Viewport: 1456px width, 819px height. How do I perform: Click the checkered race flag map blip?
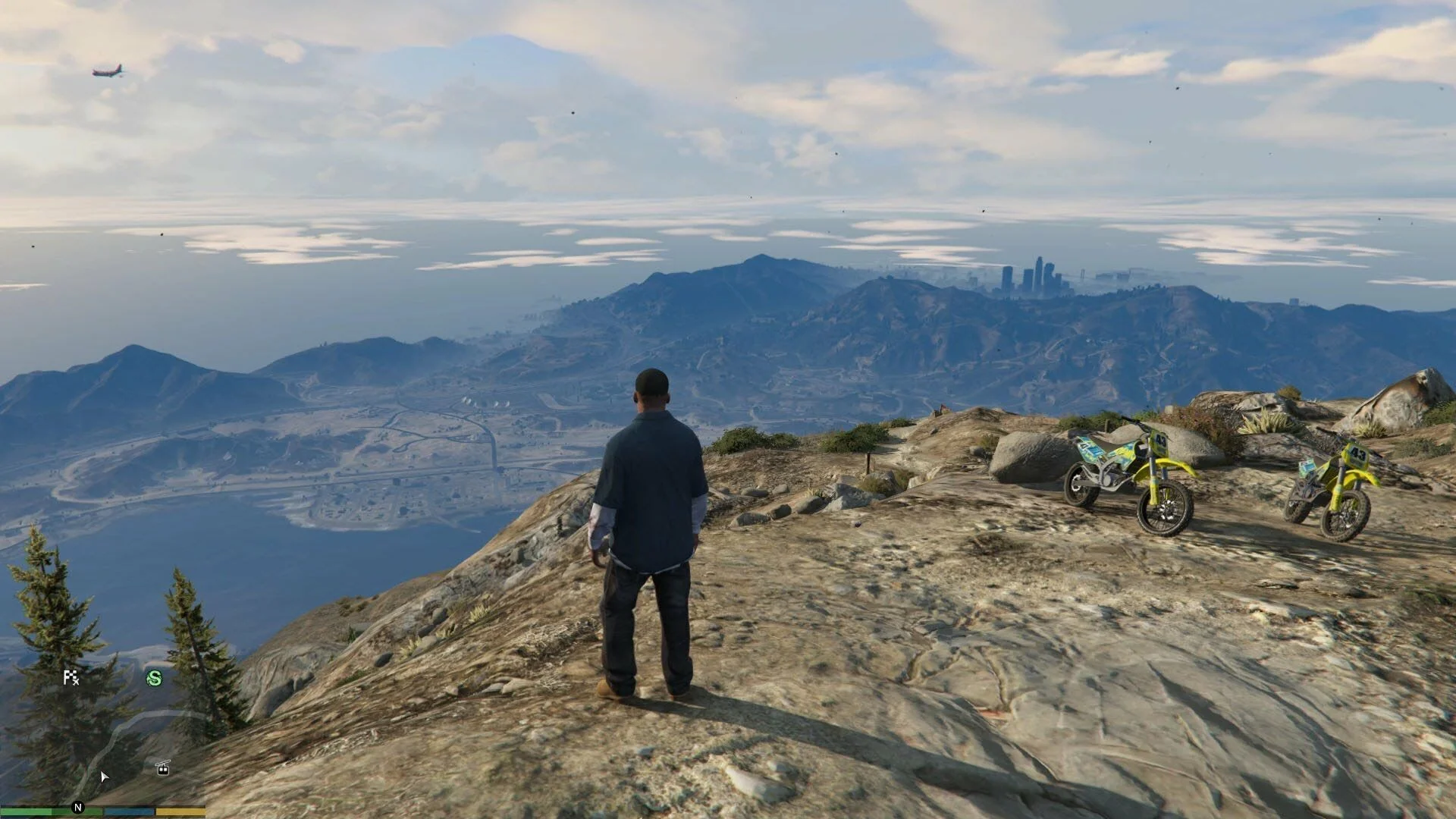point(71,677)
